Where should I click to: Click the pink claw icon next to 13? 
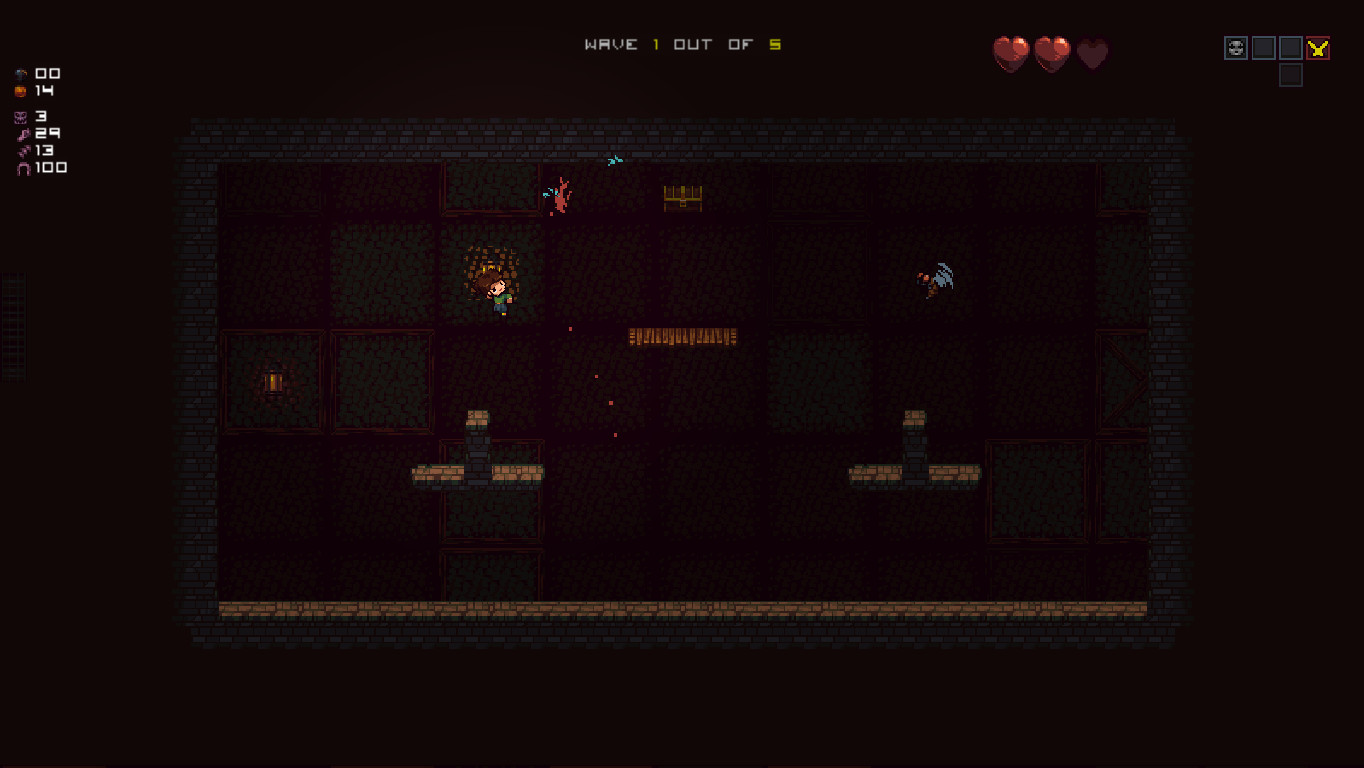[x=22, y=149]
